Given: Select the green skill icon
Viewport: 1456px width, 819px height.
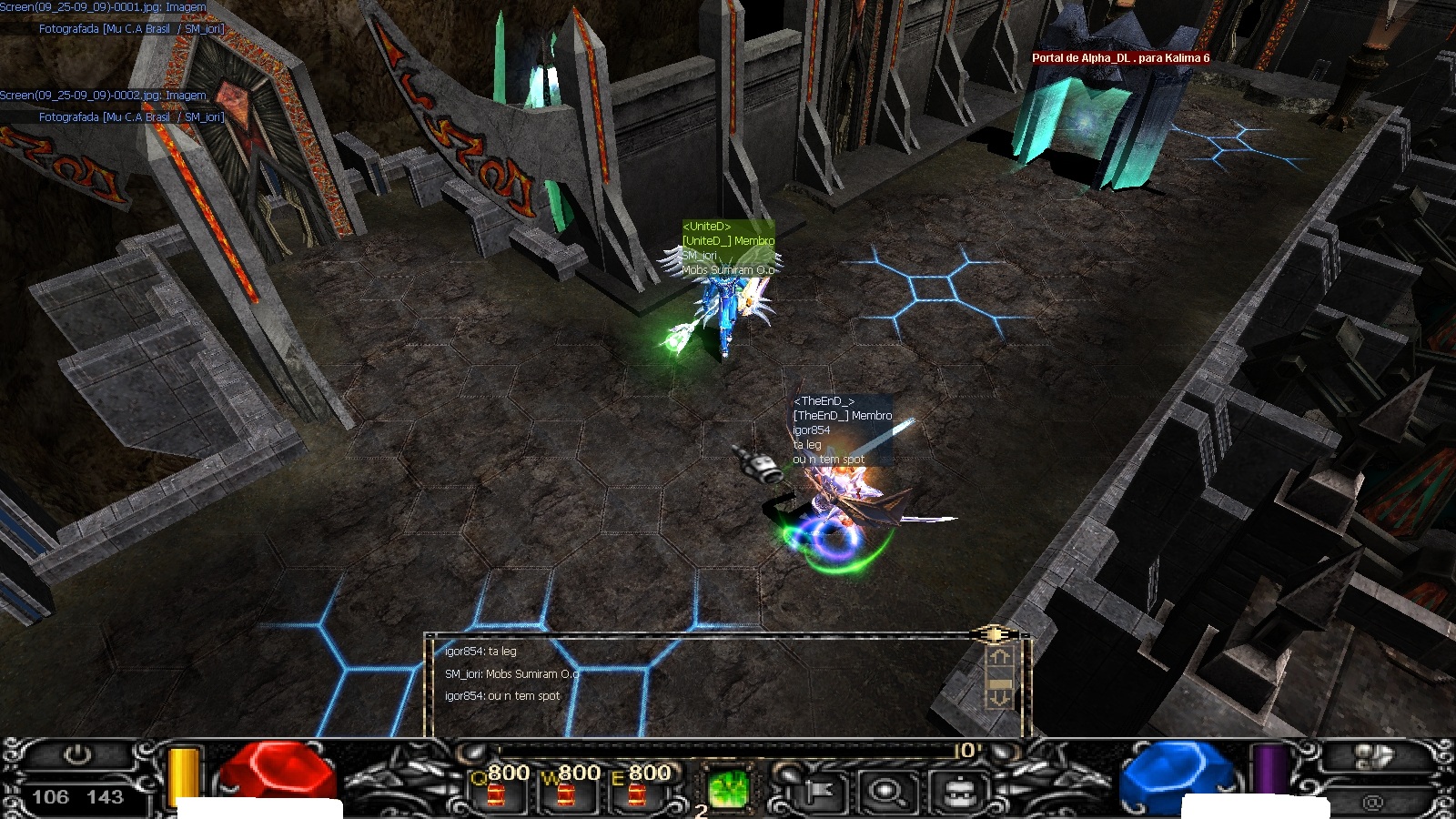Looking at the screenshot, I should tap(728, 788).
